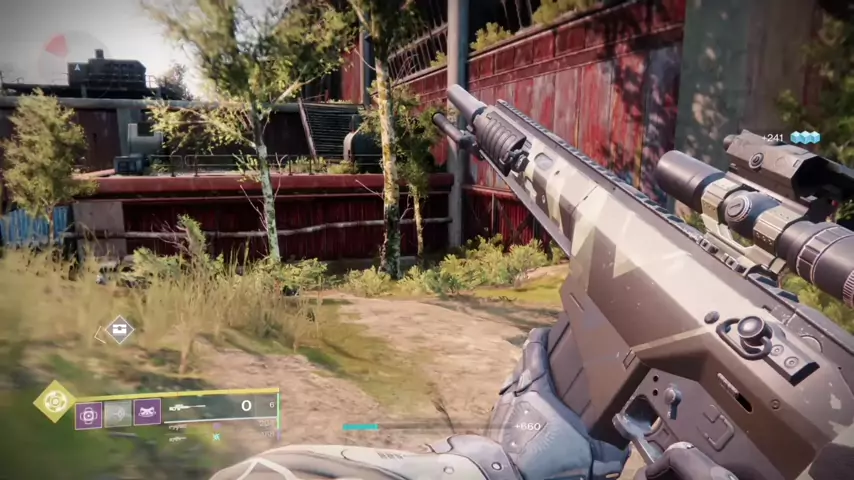Click the treasure chest waypoint marker

(x=120, y=329)
